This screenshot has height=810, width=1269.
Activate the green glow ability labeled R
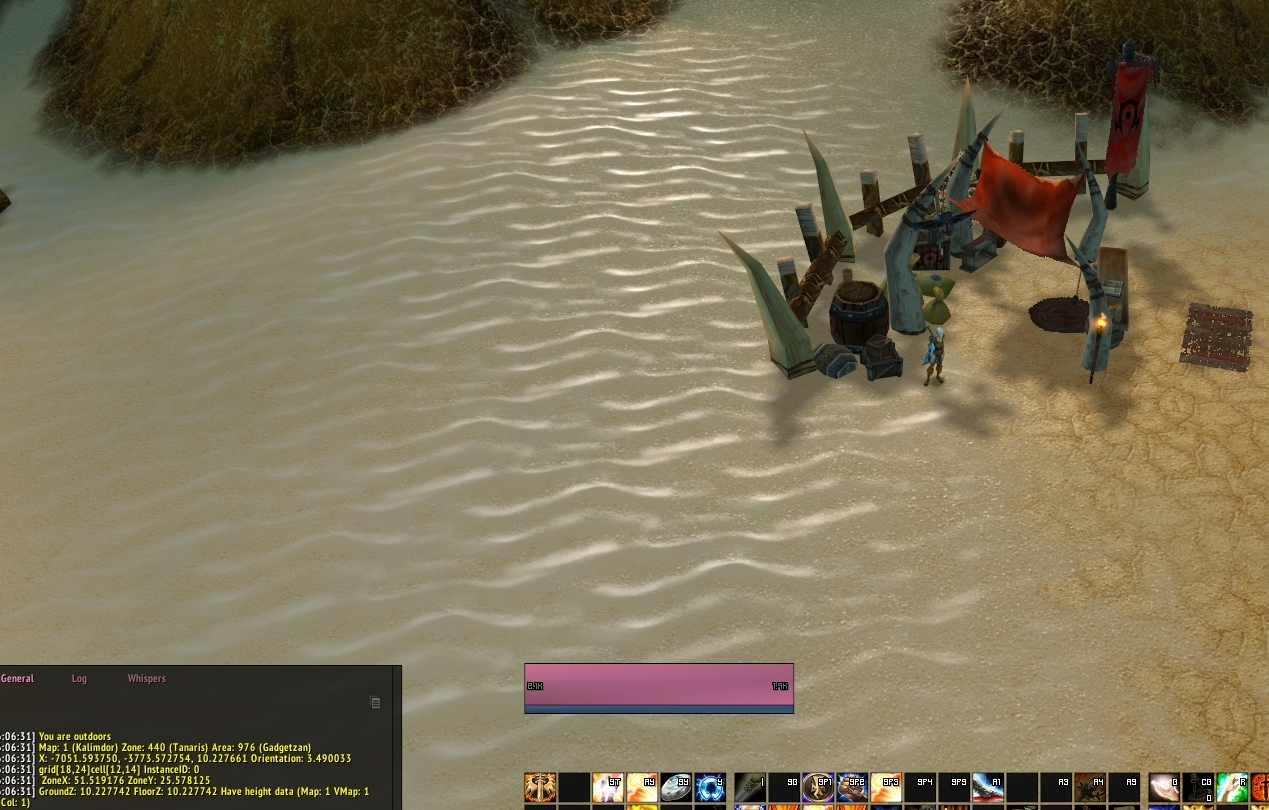click(1232, 787)
